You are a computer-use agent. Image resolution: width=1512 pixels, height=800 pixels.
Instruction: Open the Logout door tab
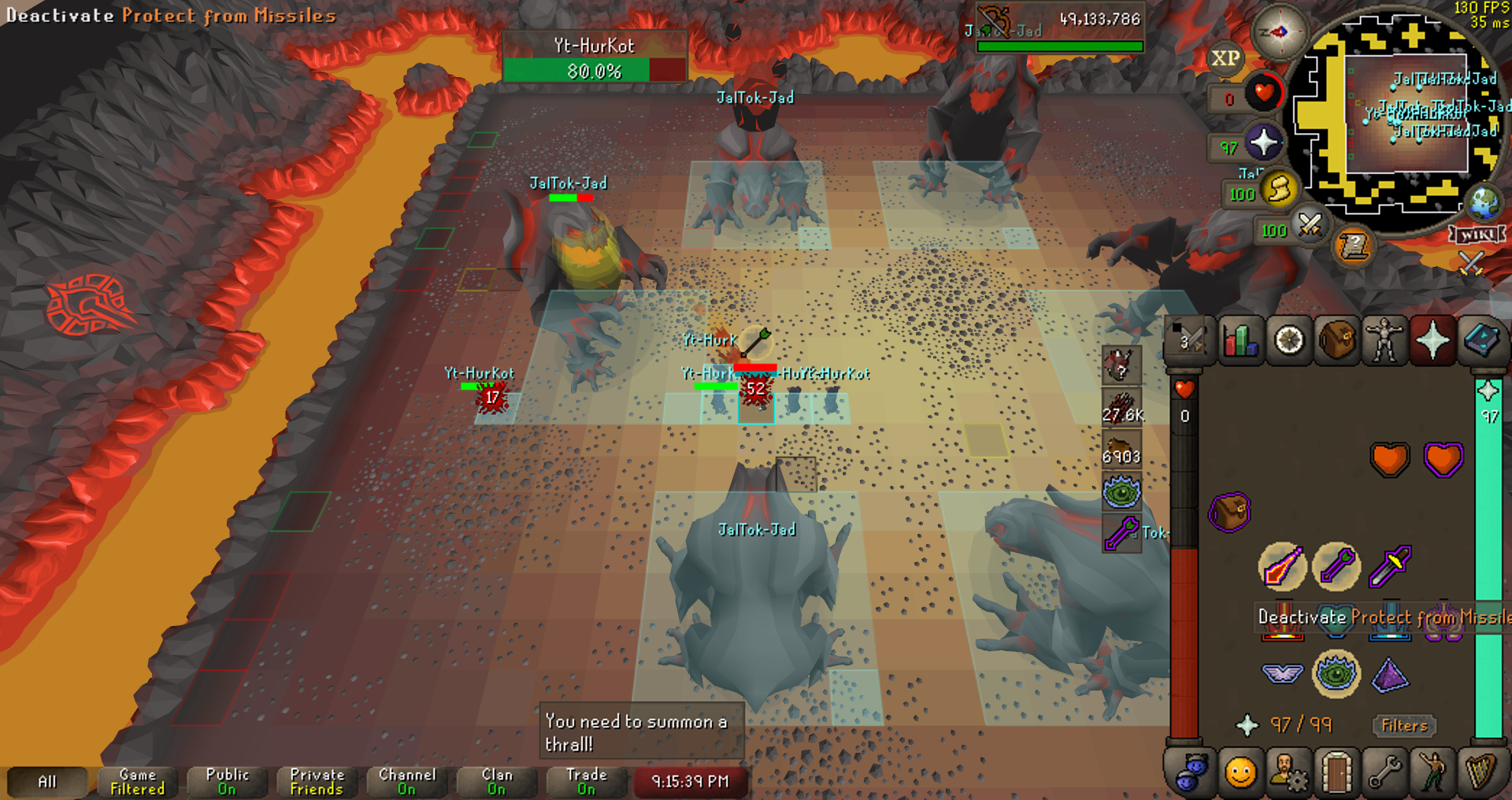[1336, 772]
